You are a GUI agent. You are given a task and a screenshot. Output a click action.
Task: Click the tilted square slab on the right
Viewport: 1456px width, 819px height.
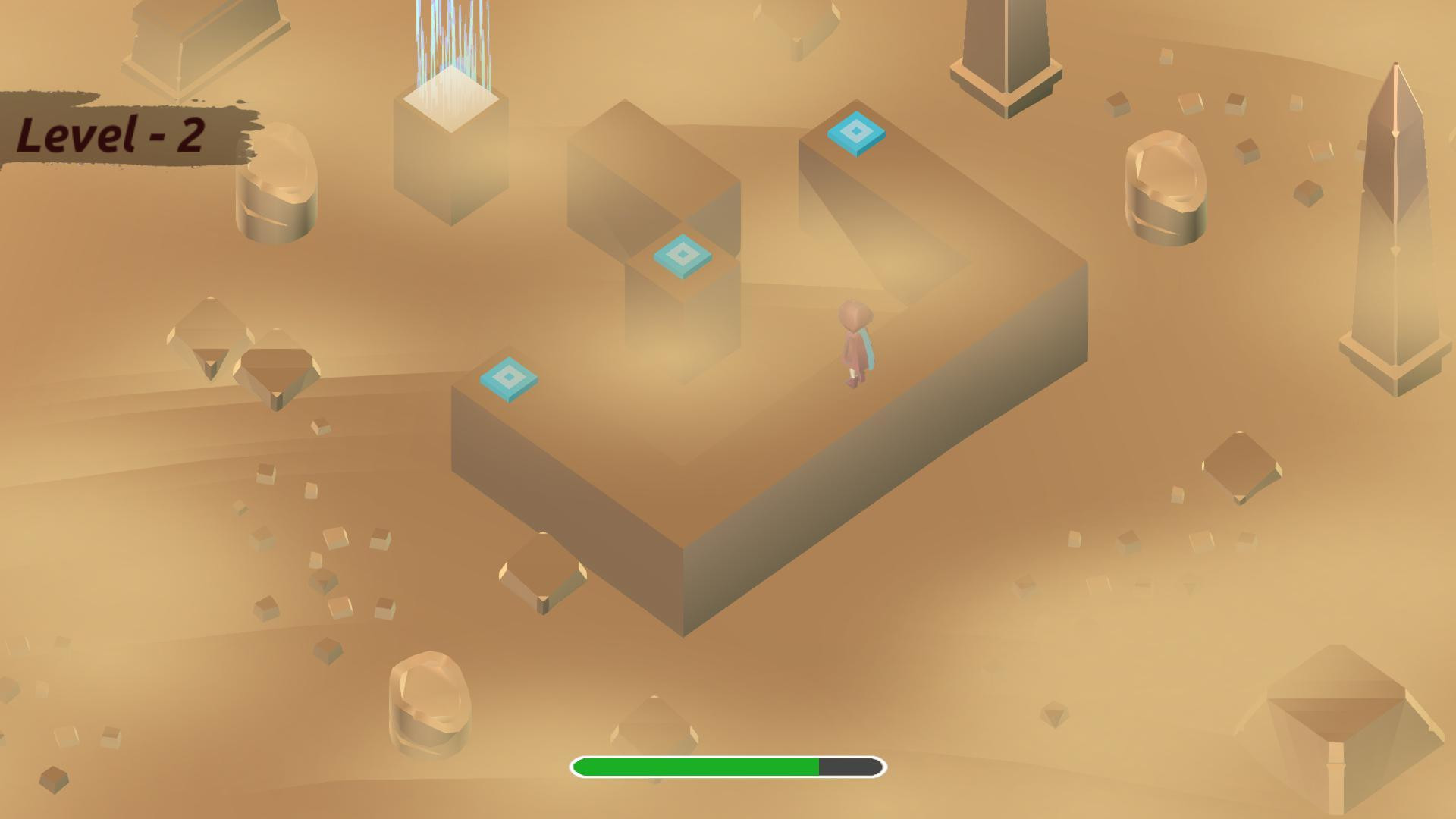[1240, 466]
